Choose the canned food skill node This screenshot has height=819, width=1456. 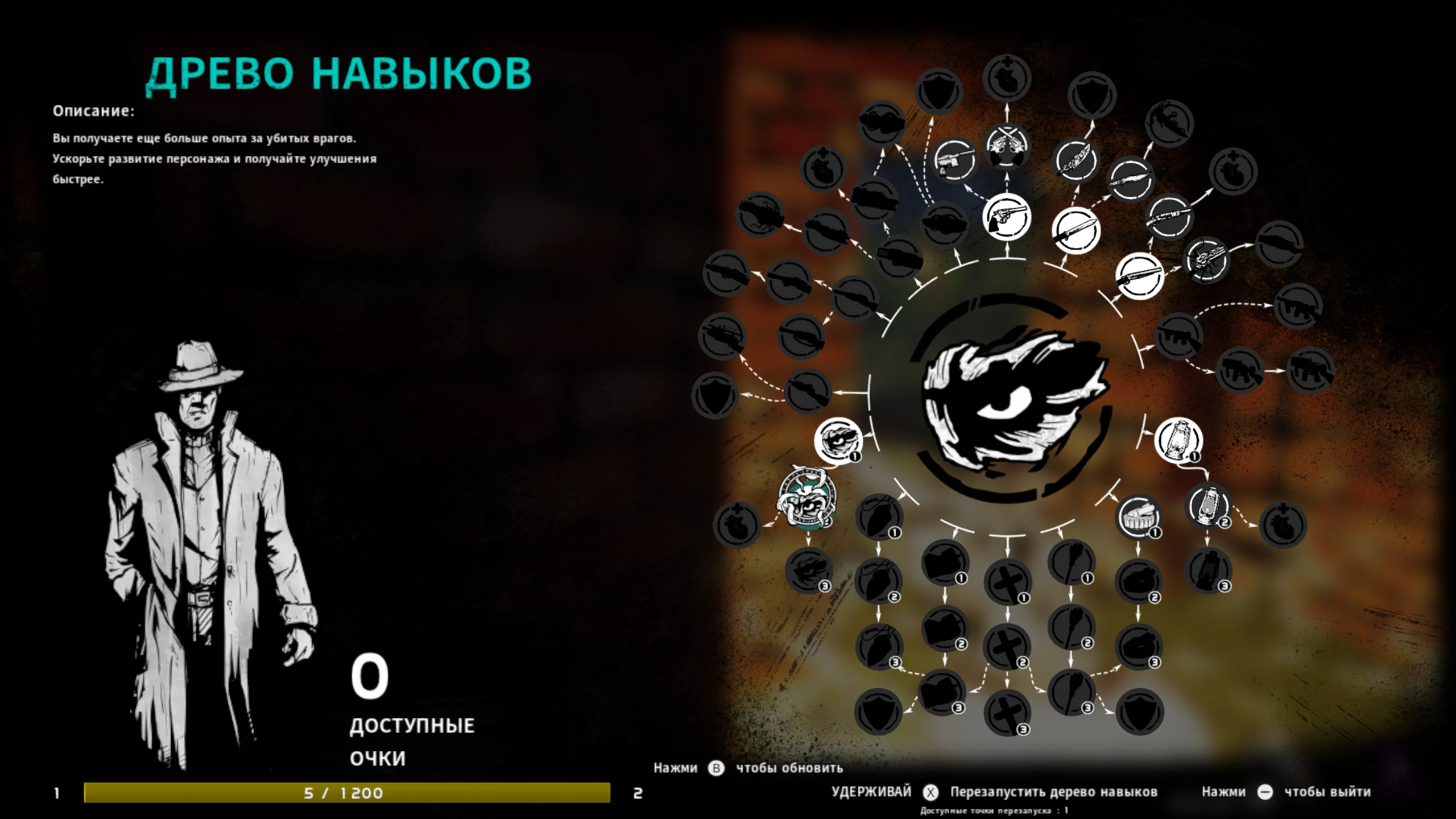(x=1139, y=518)
